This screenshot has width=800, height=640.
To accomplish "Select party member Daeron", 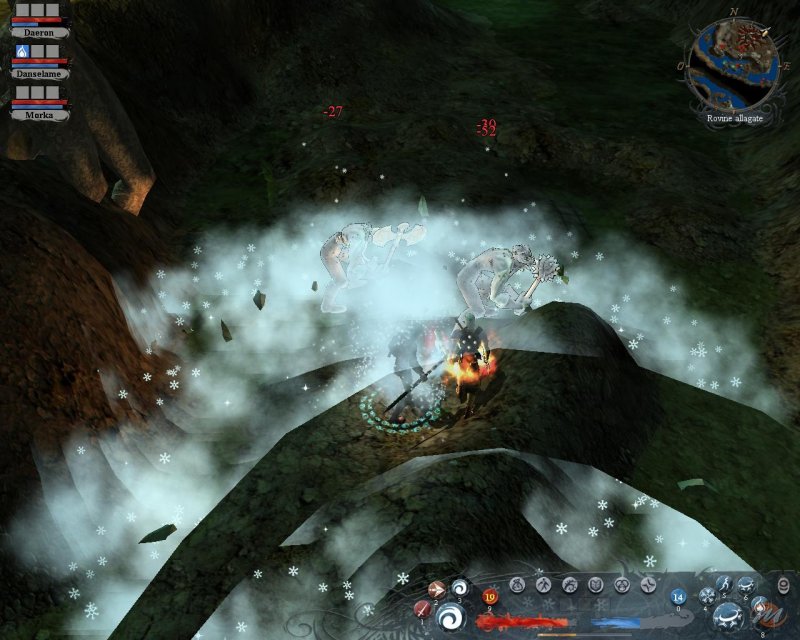I will 40,32.
